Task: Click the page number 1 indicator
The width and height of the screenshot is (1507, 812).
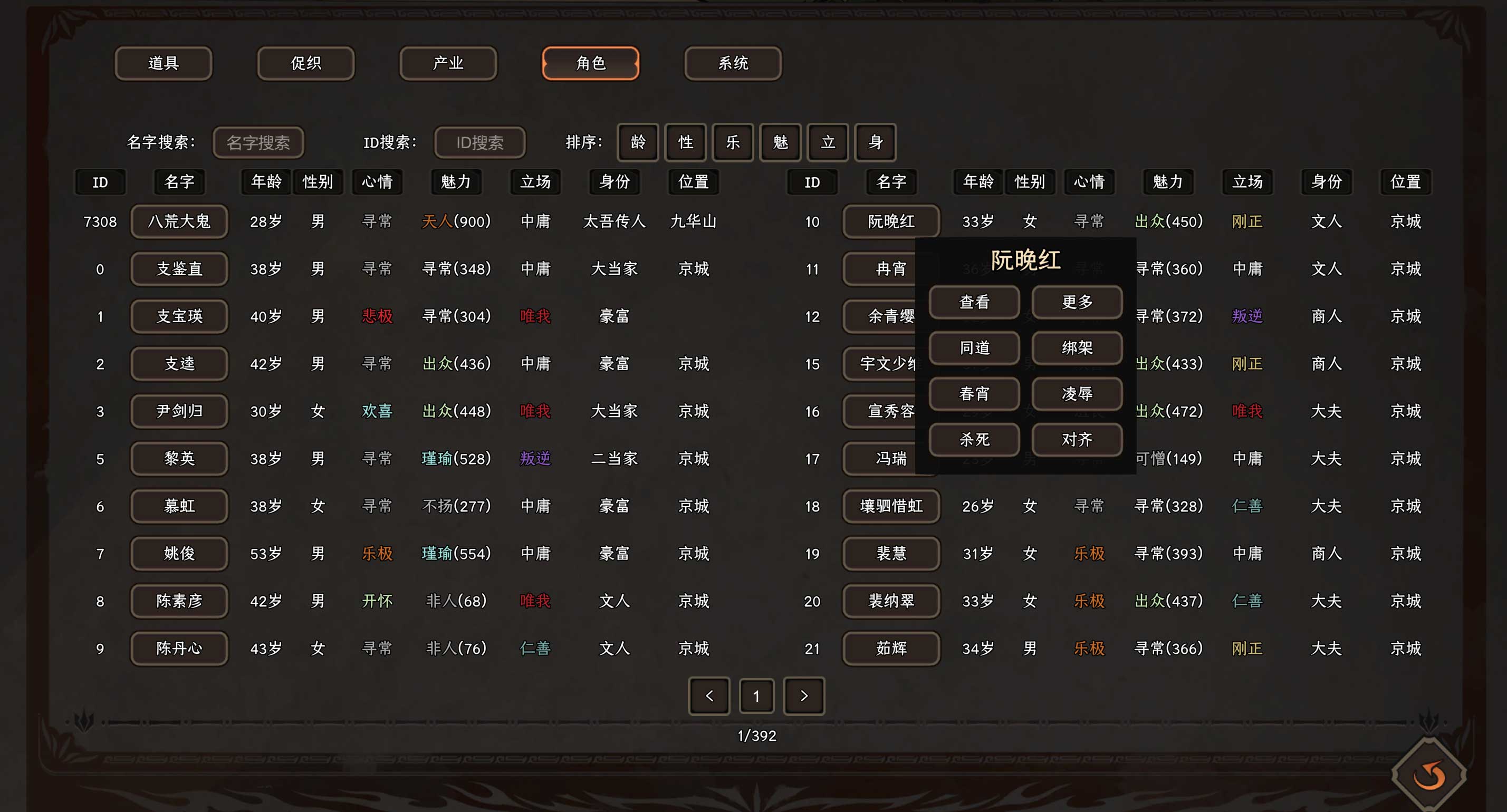Action: [756, 696]
